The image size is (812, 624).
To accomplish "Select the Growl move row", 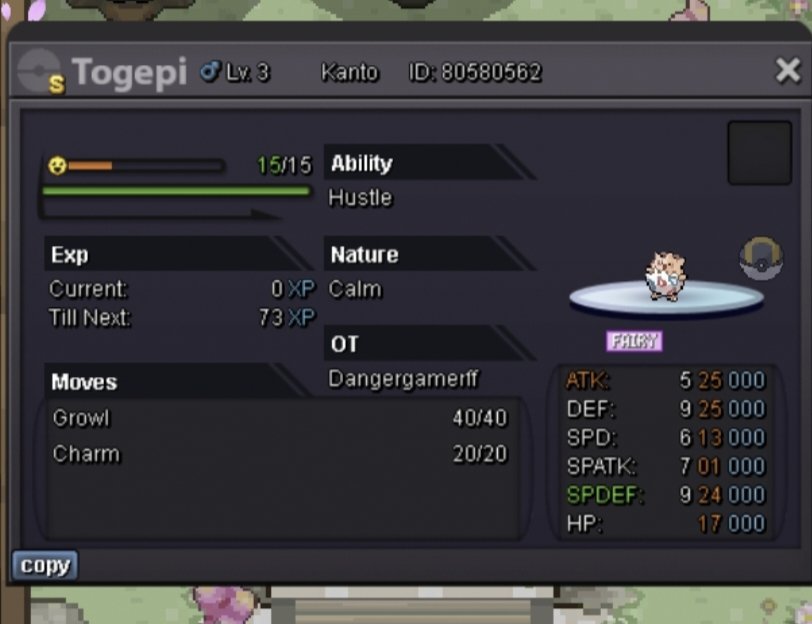I will coord(280,418).
